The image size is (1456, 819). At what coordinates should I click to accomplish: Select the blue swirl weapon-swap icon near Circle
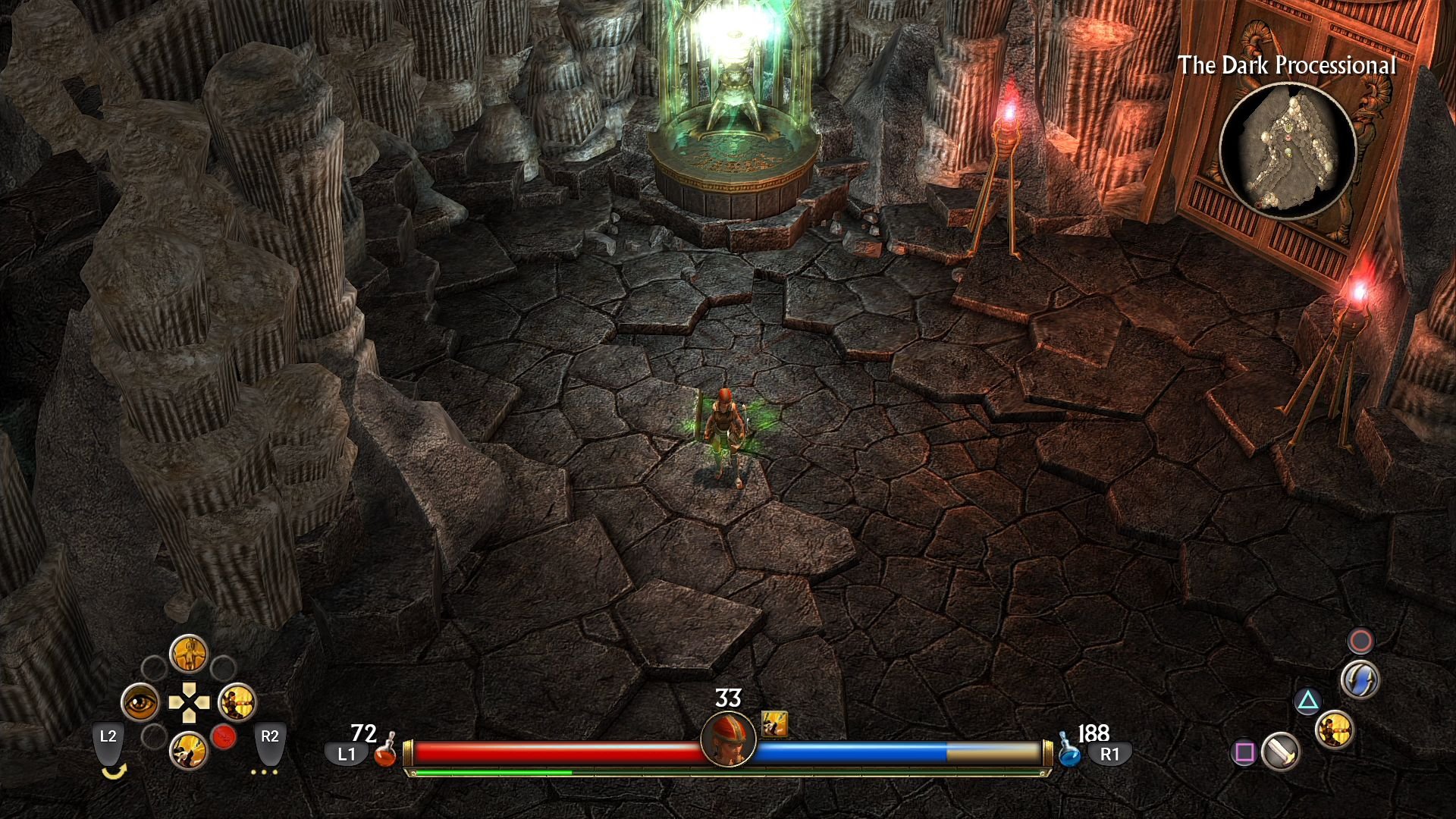click(1360, 680)
